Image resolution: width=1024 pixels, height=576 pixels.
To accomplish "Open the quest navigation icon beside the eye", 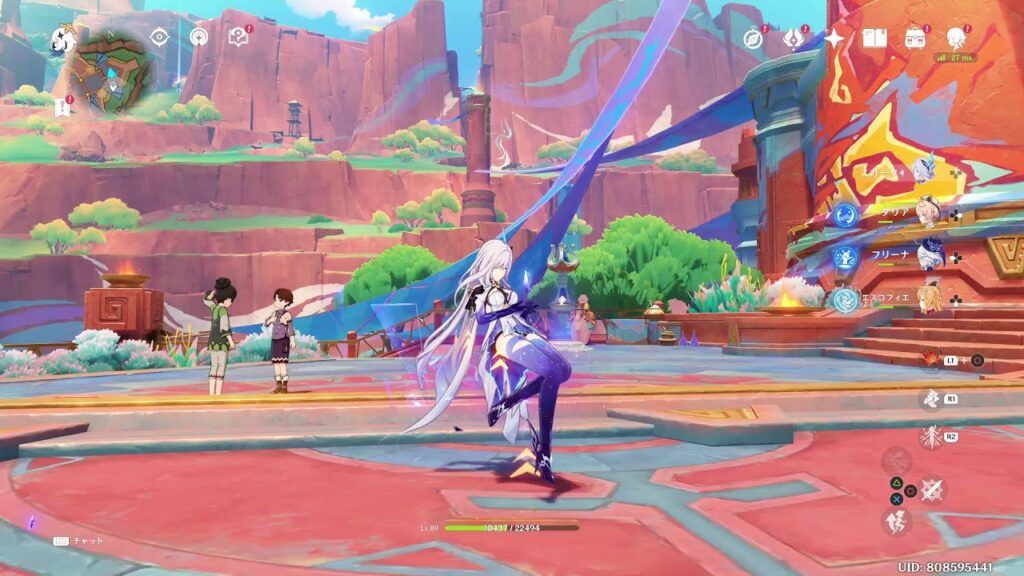I will 199,38.
